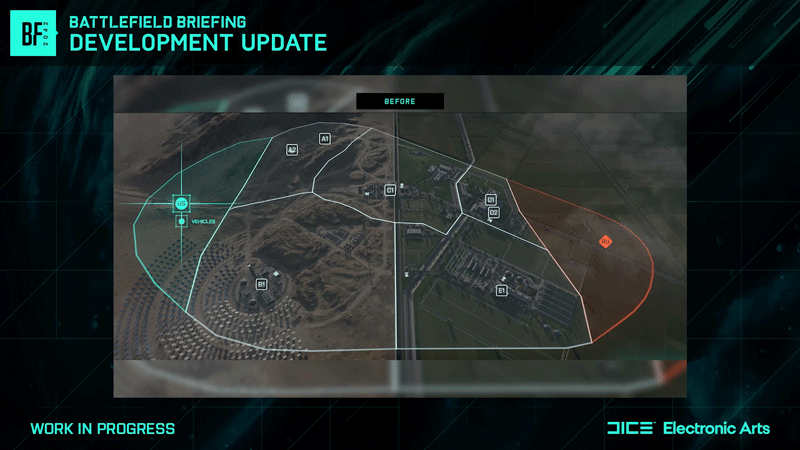Choose capture point D2 on the map

click(493, 213)
